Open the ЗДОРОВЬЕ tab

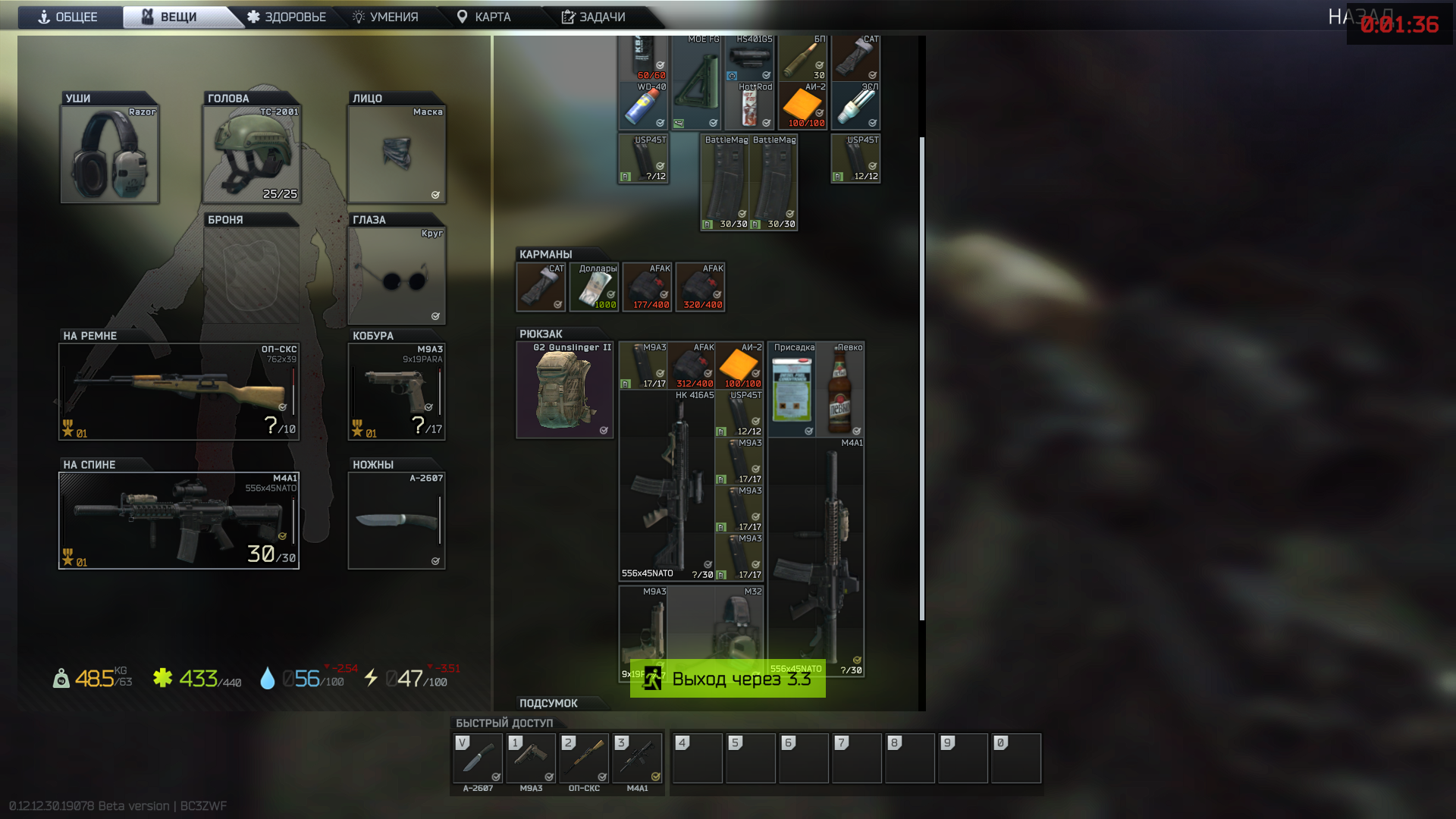(x=287, y=17)
